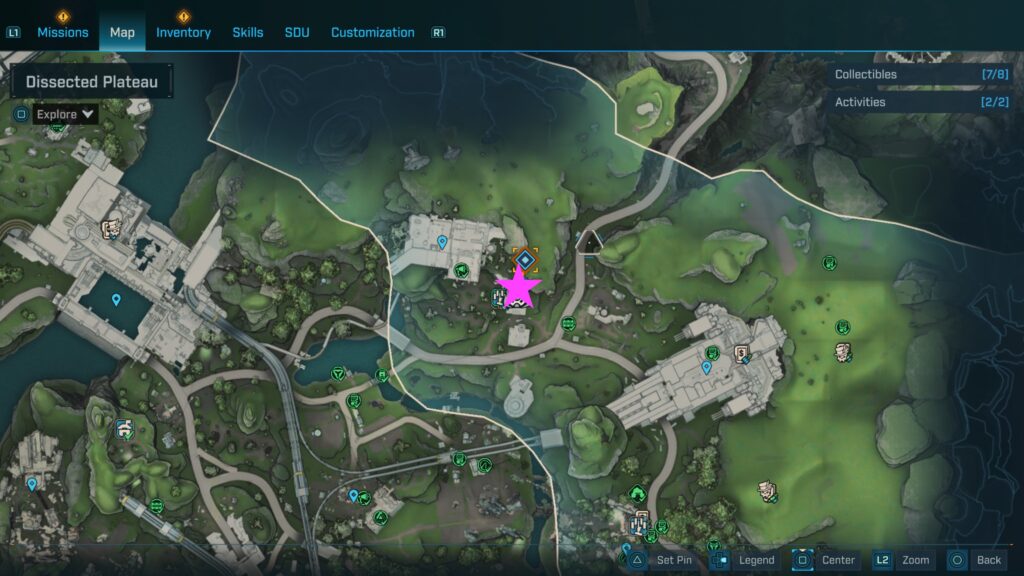This screenshot has height=576, width=1024.
Task: Select the orange-bracketed diamond map marker
Action: (526, 260)
